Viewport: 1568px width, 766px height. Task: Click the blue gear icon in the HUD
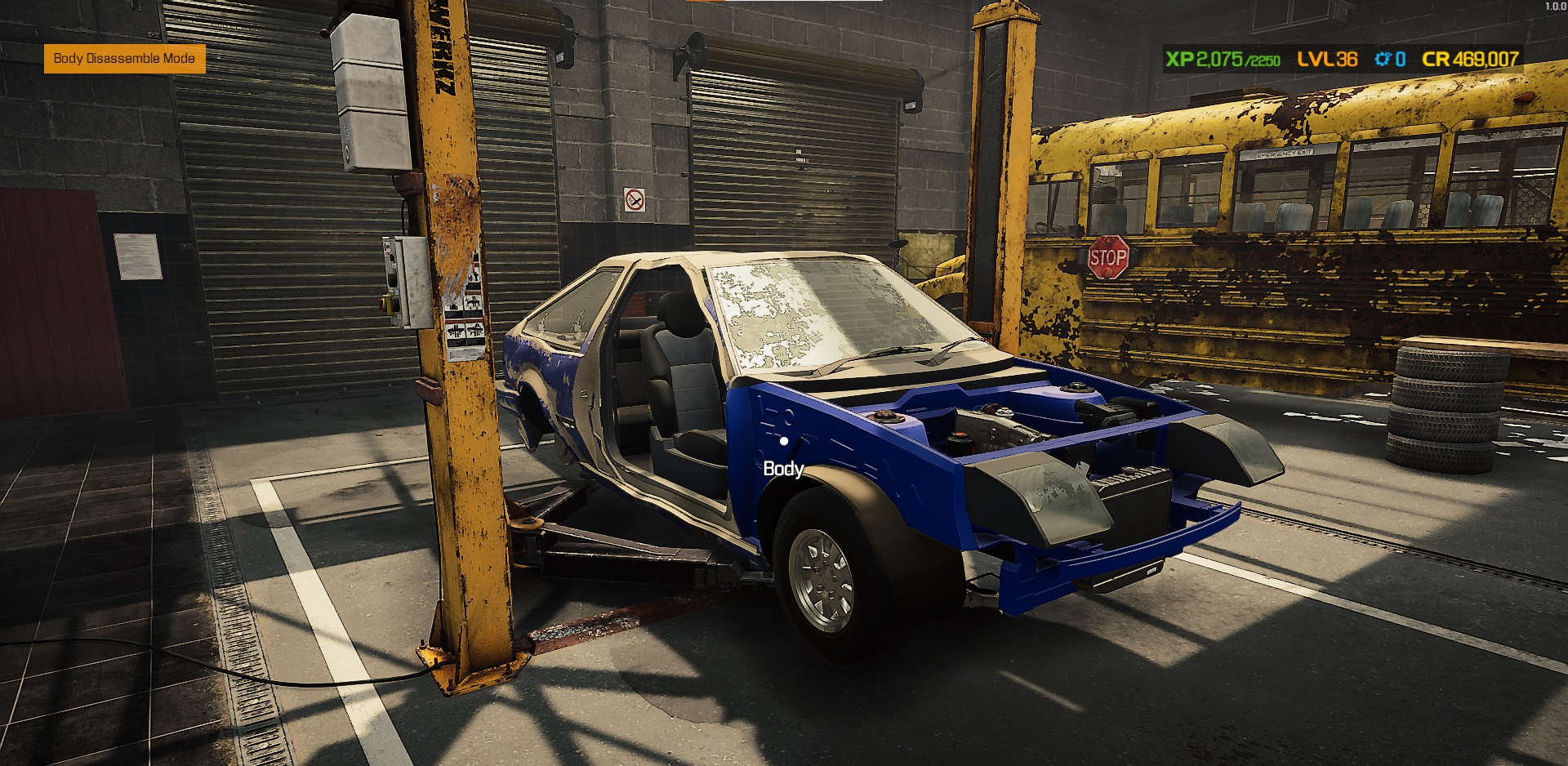click(1383, 57)
